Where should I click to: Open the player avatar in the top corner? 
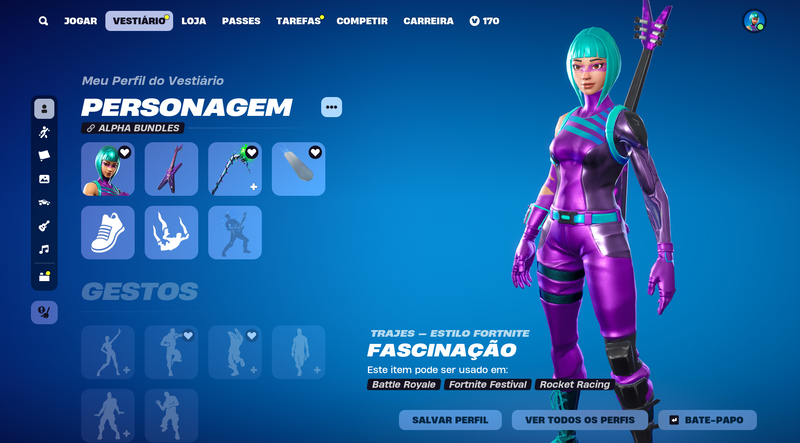click(x=754, y=21)
